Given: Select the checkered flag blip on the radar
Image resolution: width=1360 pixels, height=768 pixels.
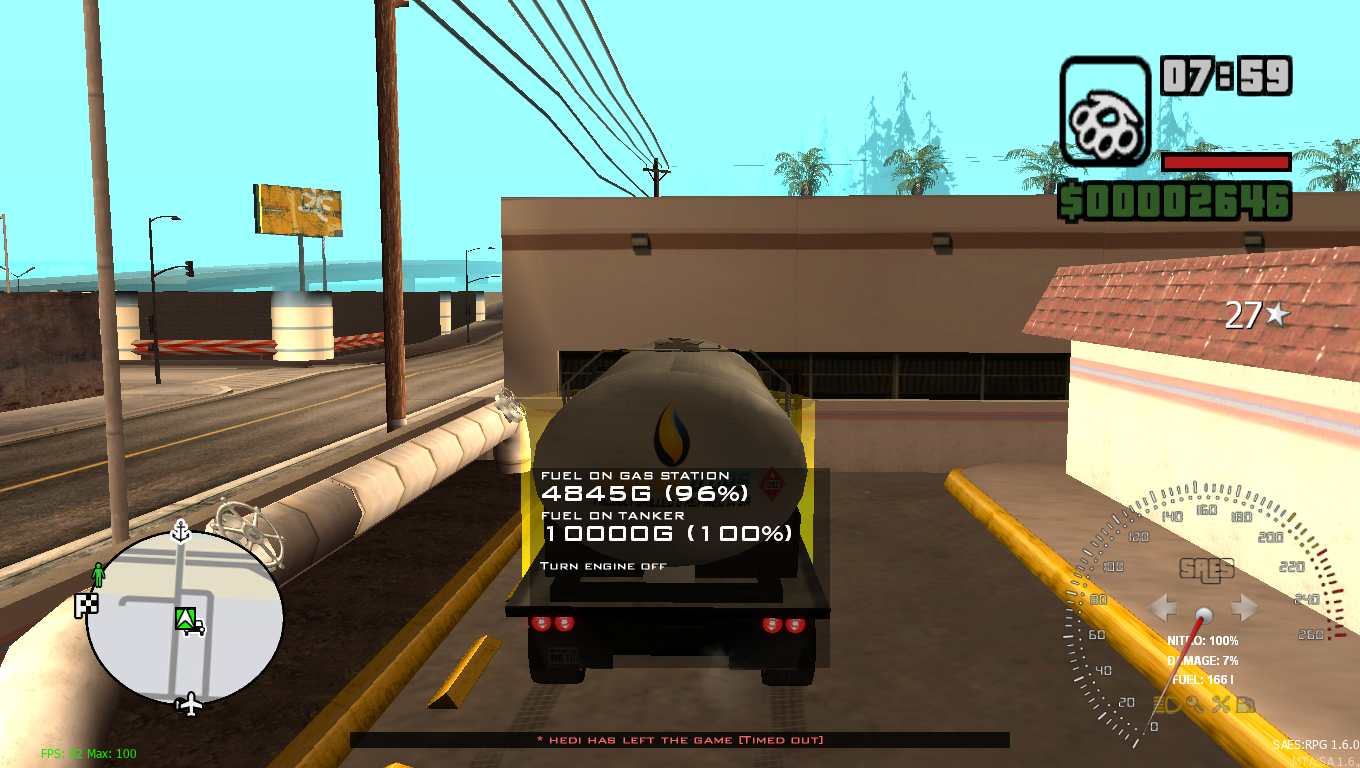Looking at the screenshot, I should [86, 604].
